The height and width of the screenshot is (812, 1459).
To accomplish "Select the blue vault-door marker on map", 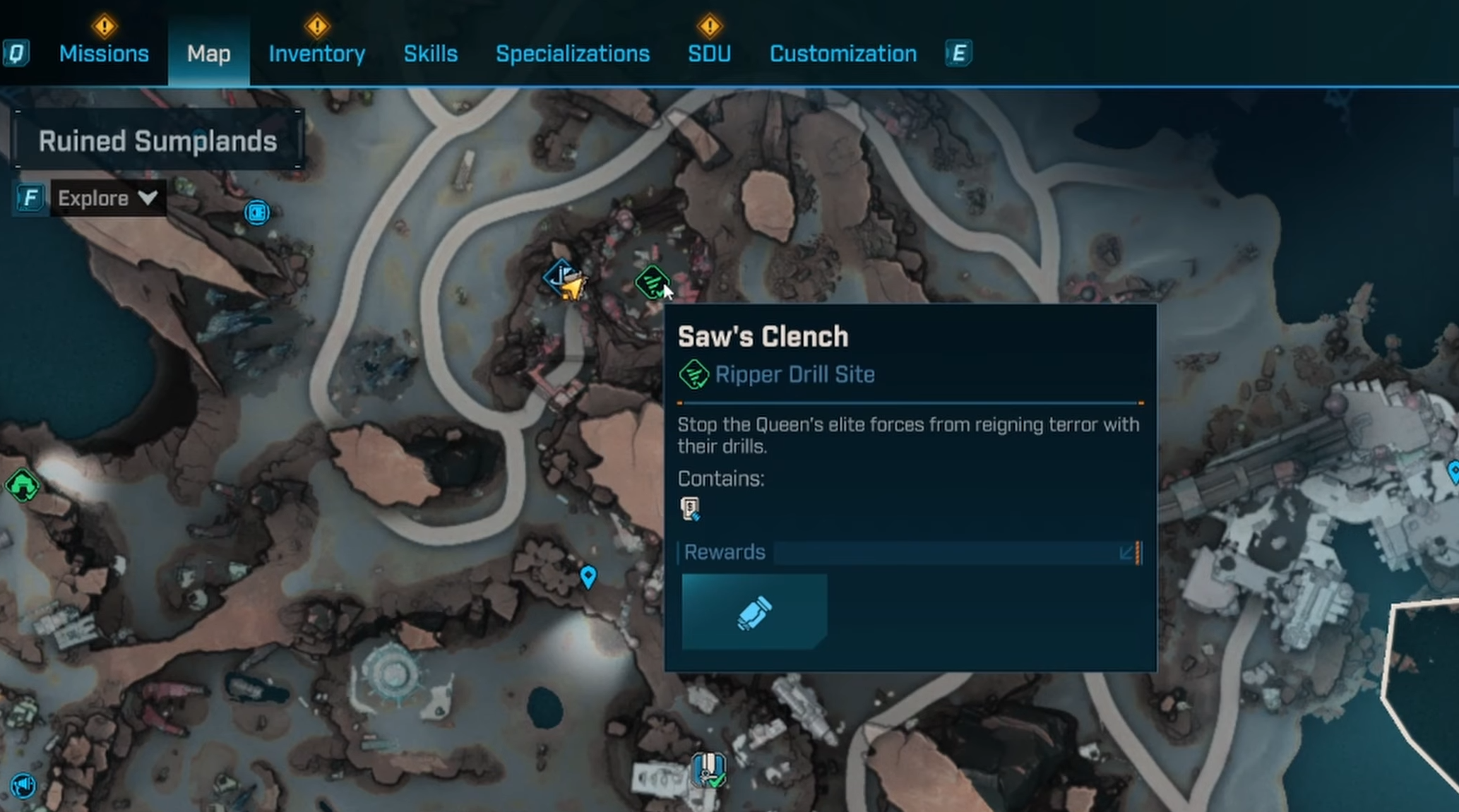I will [257, 212].
